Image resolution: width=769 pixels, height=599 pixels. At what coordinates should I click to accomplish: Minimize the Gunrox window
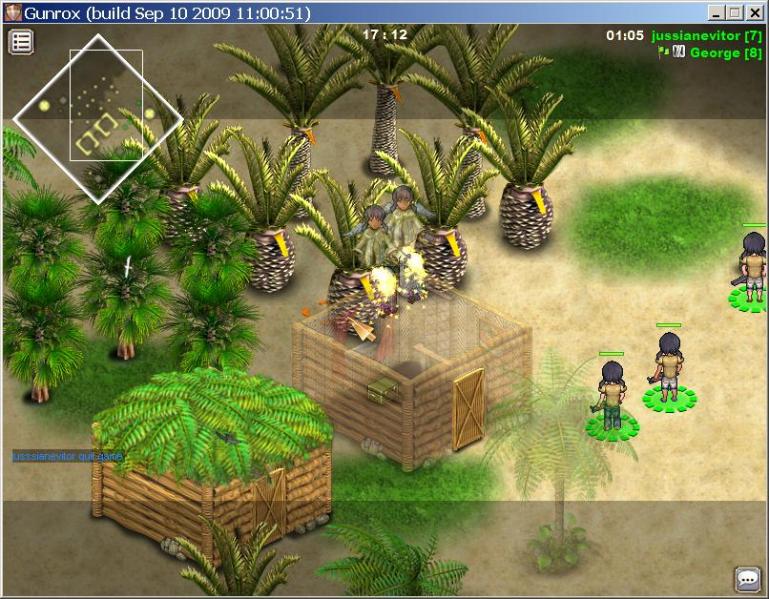[x=717, y=13]
